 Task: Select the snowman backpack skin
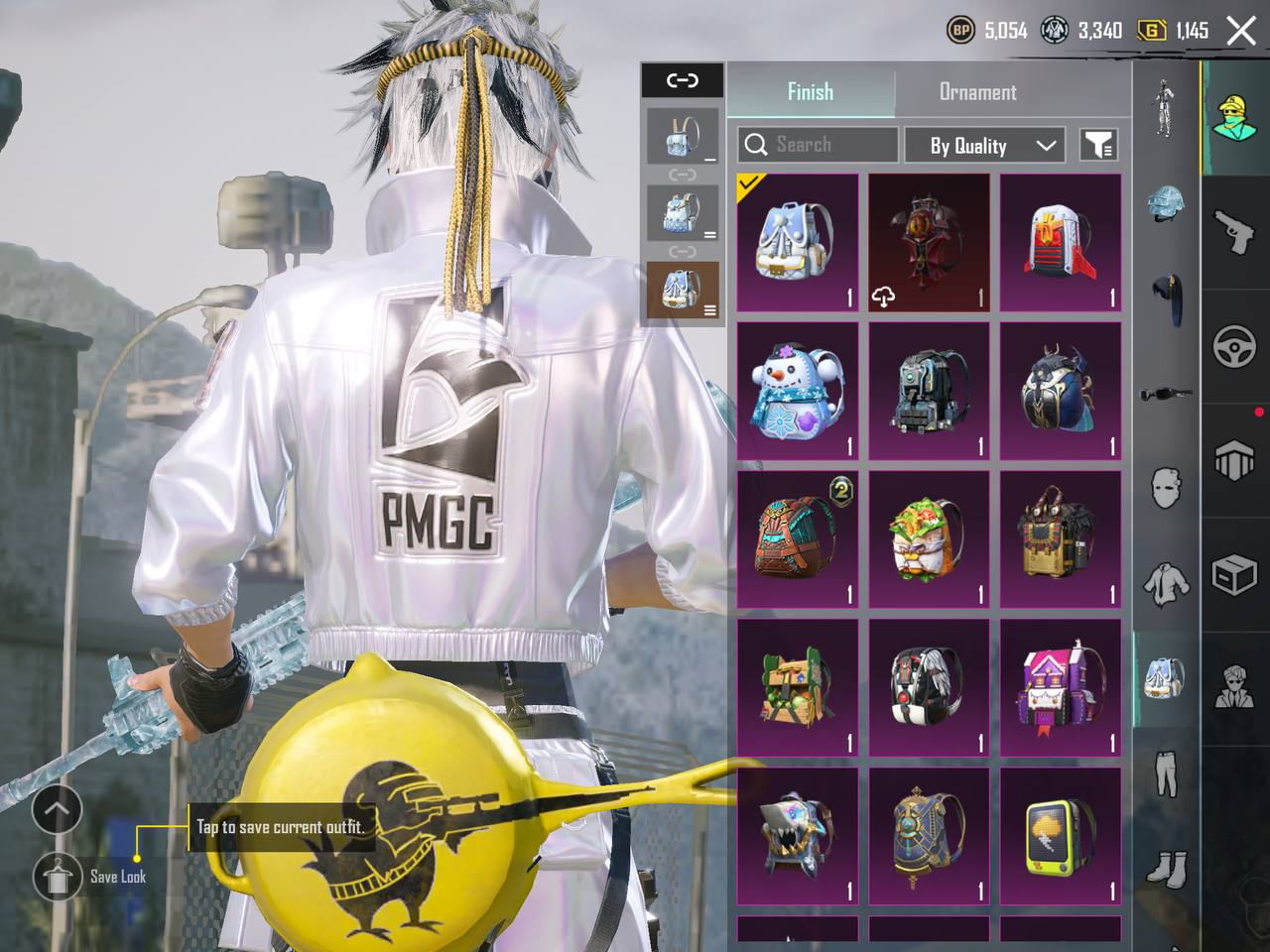[798, 391]
